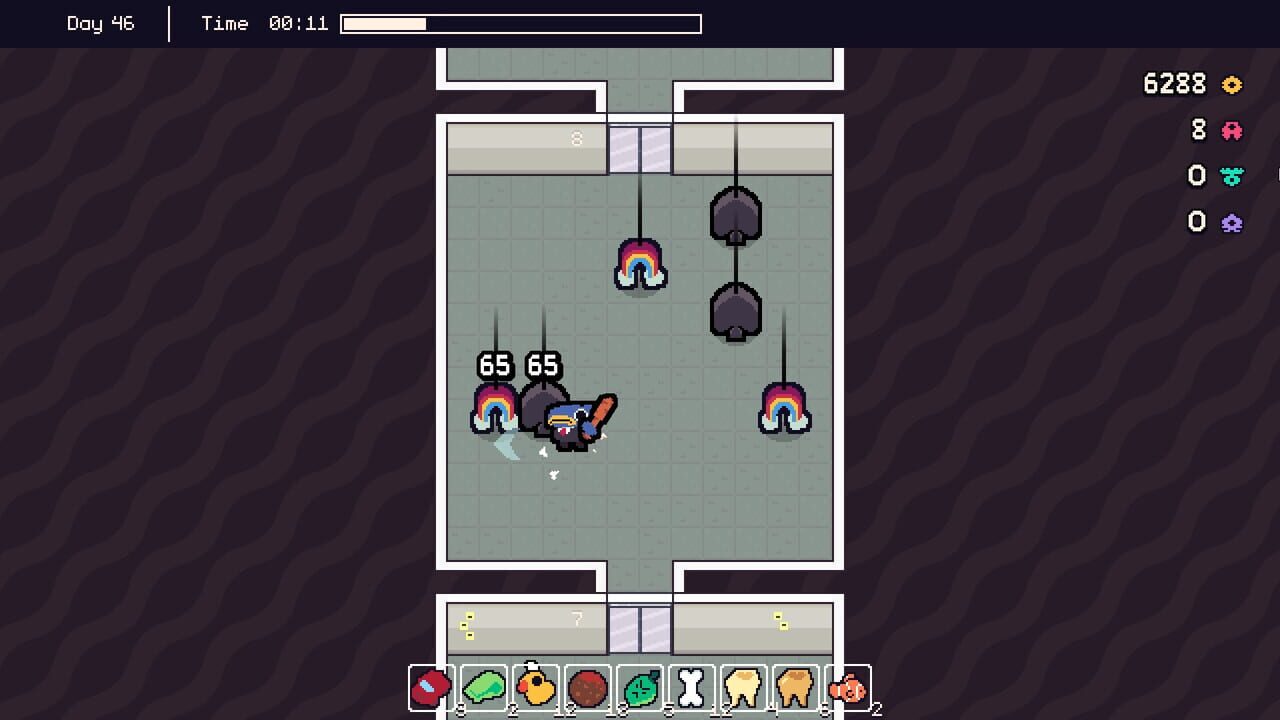Select the duck item in the hotbar

(x=536, y=687)
